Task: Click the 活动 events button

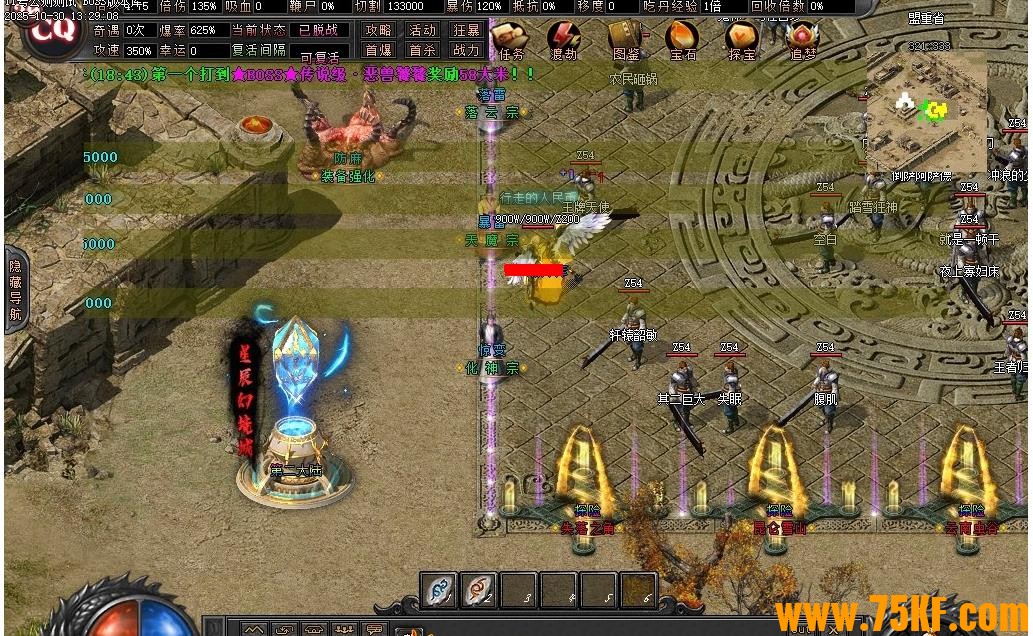Action: click(423, 31)
